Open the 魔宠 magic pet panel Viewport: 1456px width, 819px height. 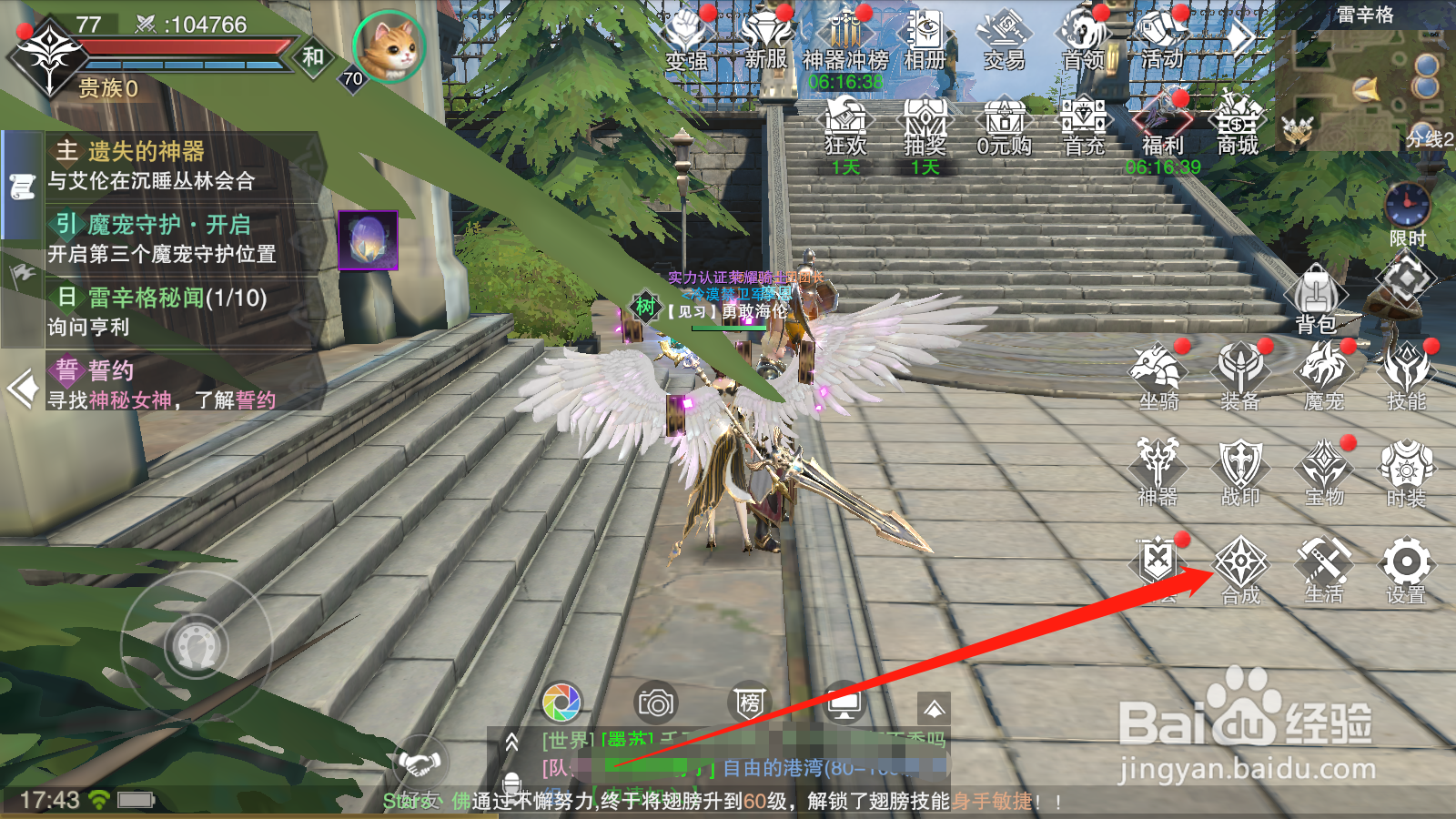[x=1325, y=373]
